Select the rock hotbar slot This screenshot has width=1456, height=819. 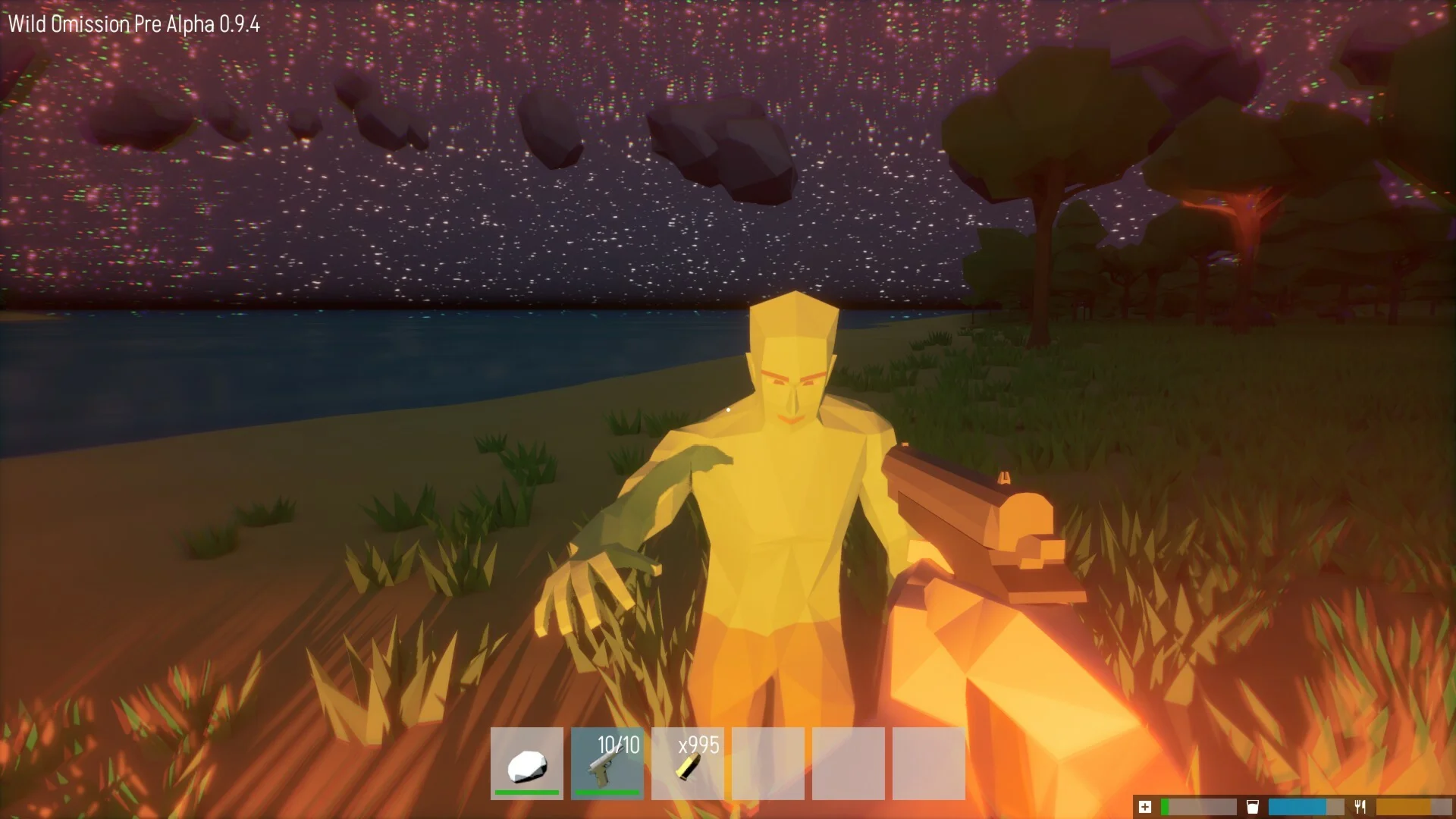[x=527, y=763]
